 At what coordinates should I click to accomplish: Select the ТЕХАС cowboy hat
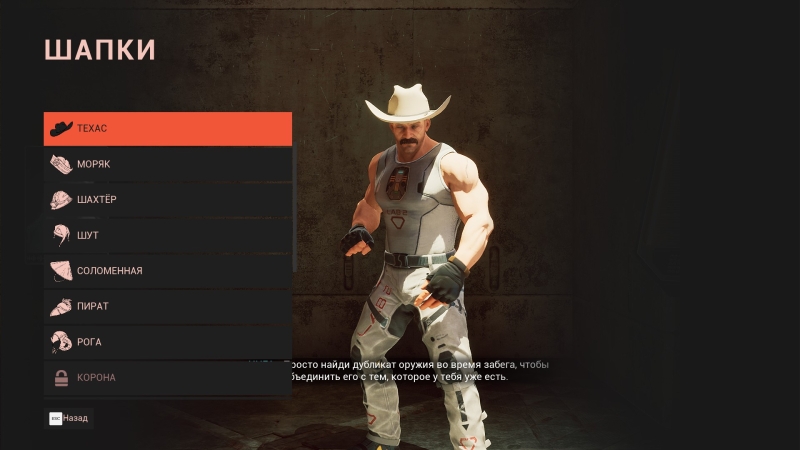click(167, 129)
